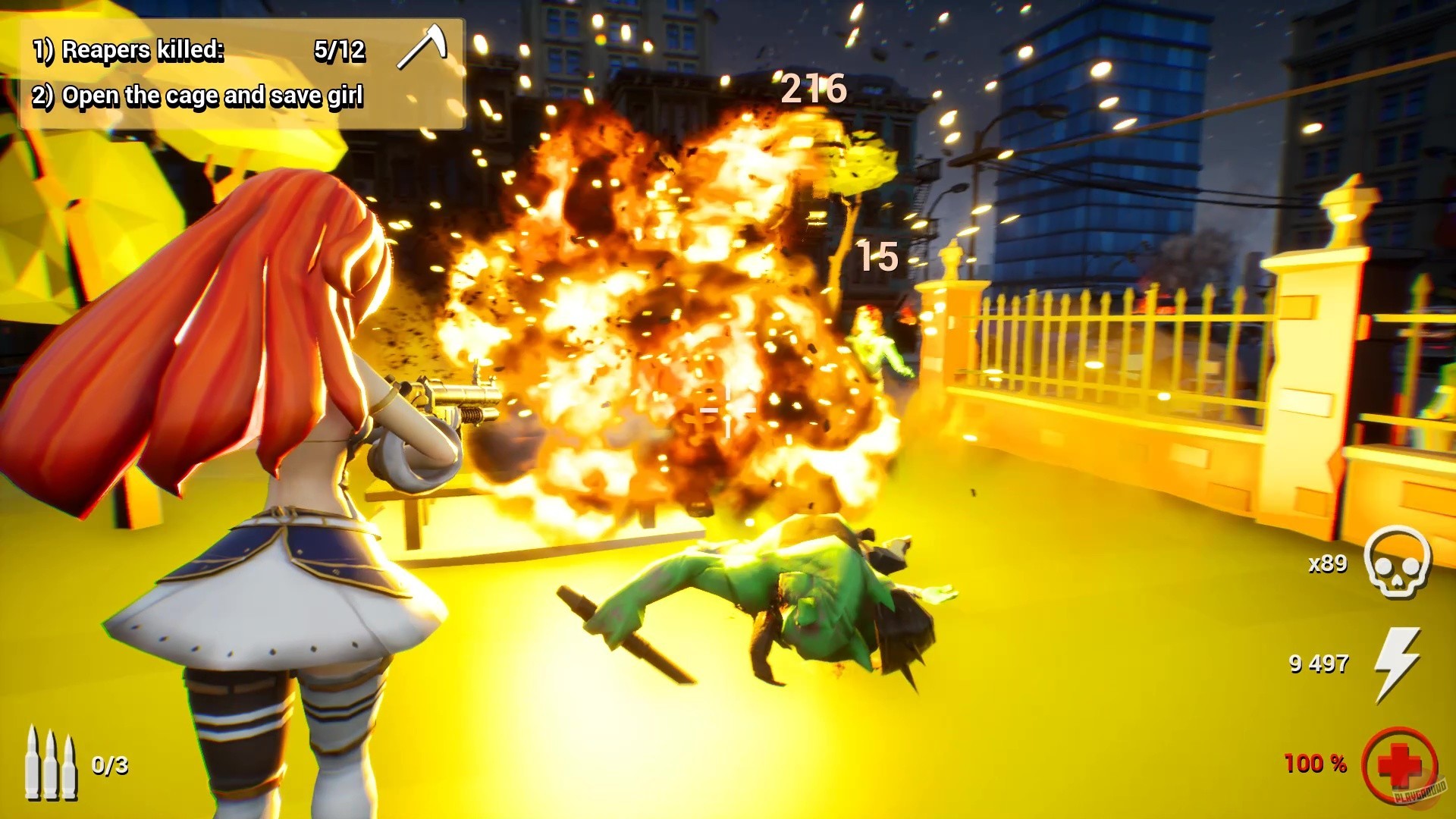Click the '9 497' energy score value

tap(1317, 664)
